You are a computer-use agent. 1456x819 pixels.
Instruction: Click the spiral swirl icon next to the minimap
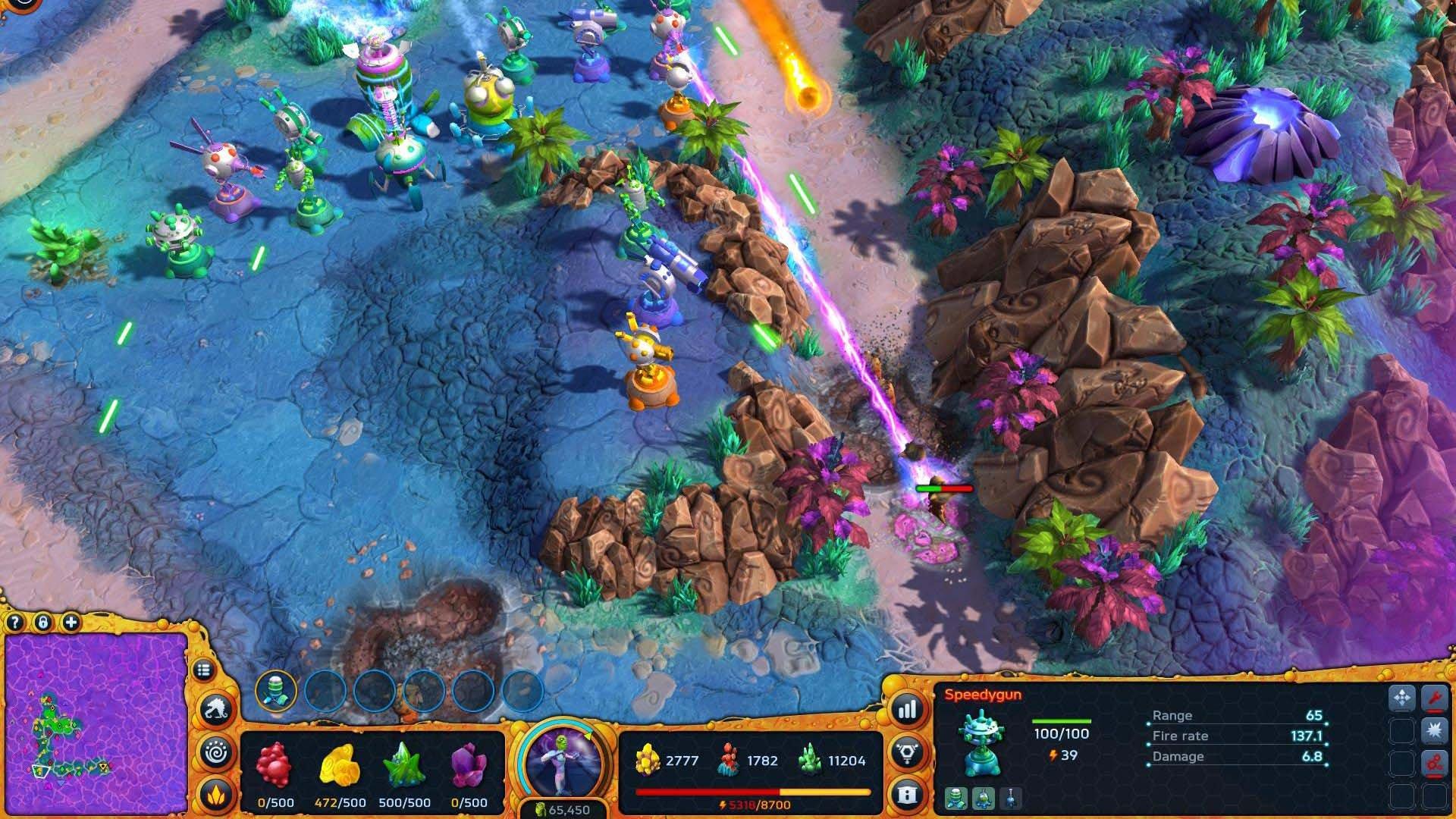point(216,751)
